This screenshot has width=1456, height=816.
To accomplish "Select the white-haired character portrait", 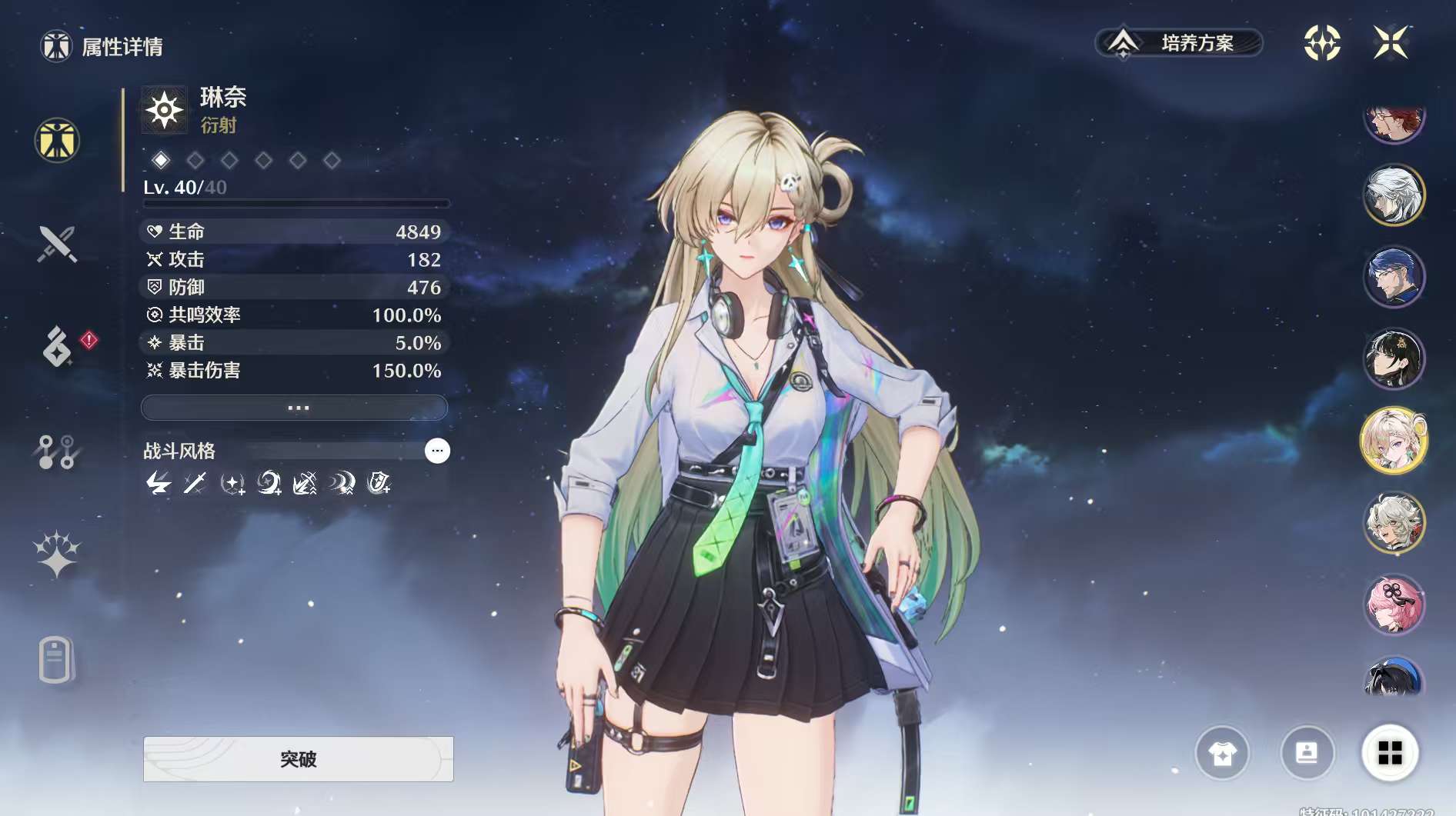I will (x=1394, y=195).
